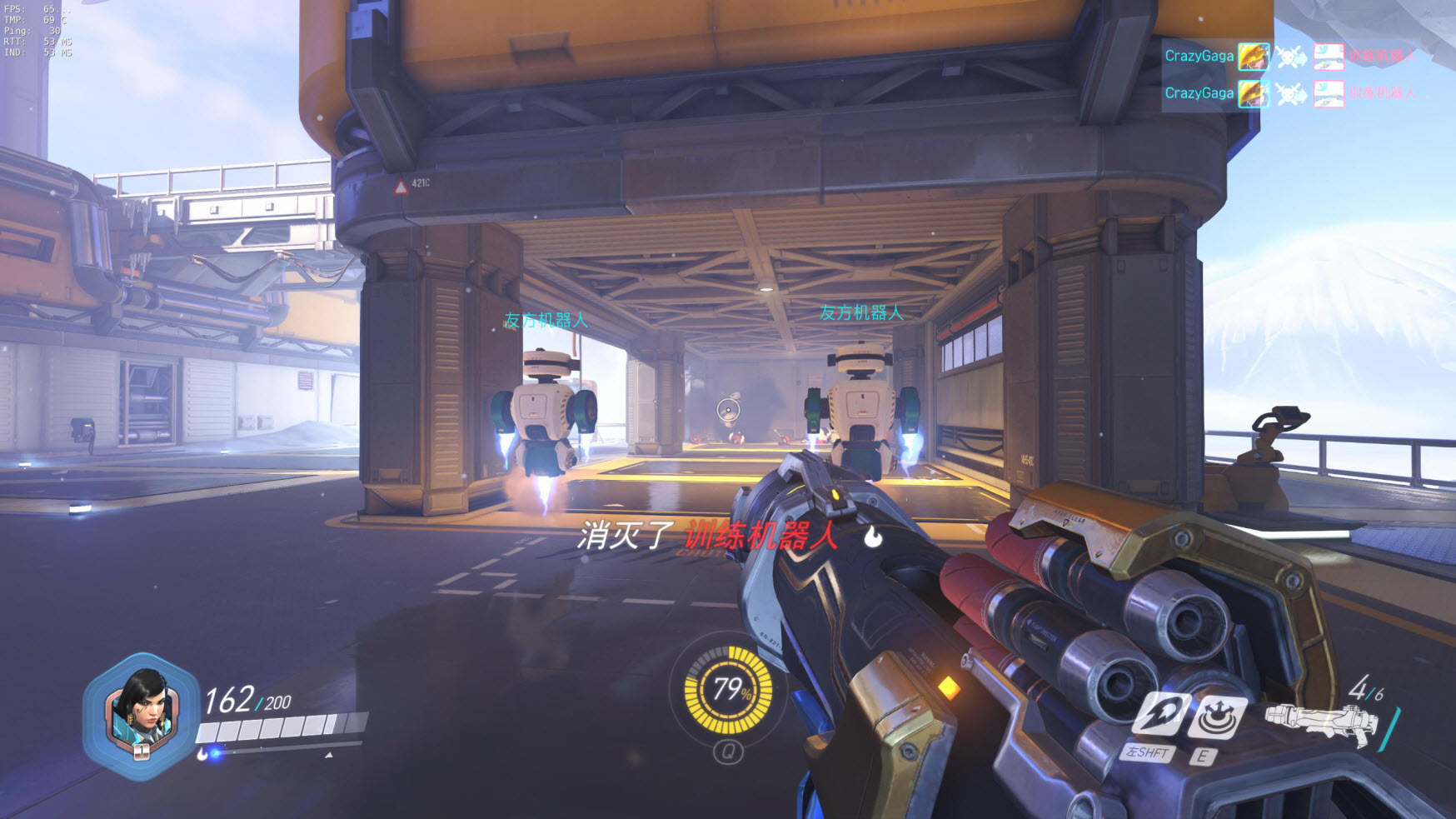Screen dimensions: 1456x819
Task: Click Pharah's hero portrait
Action: coord(142,714)
